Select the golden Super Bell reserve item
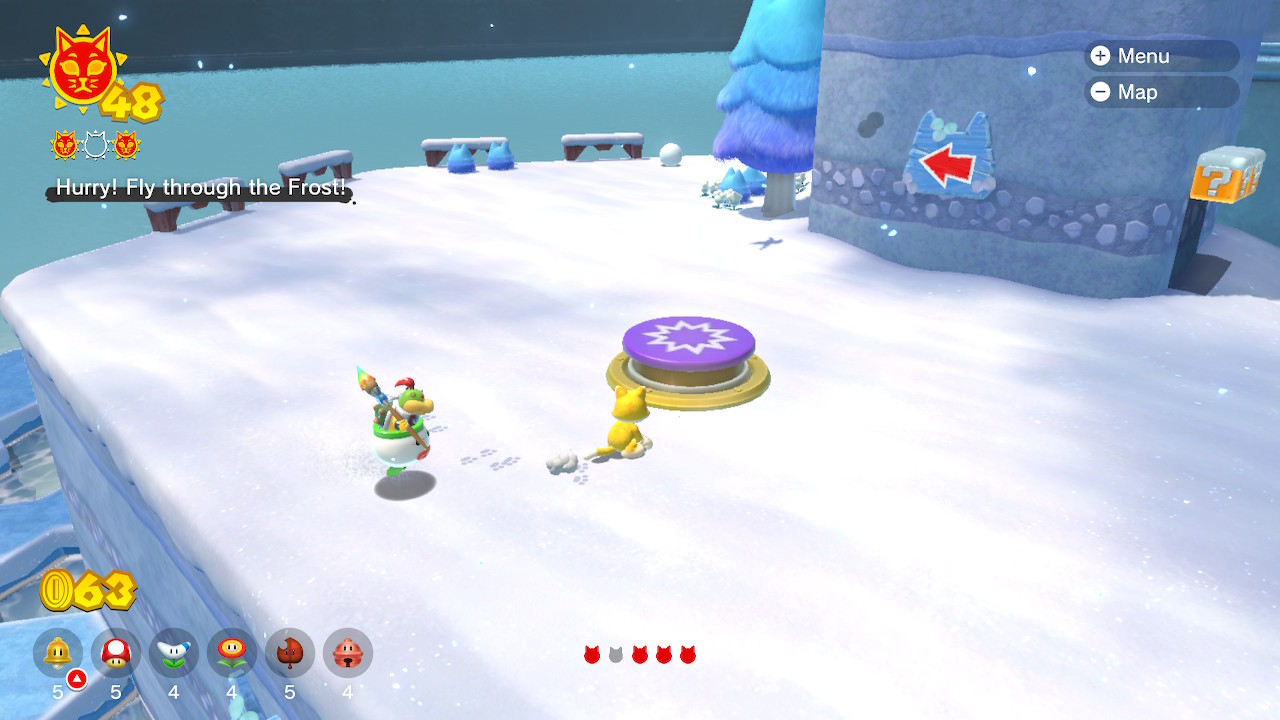1280x720 pixels. (58, 653)
